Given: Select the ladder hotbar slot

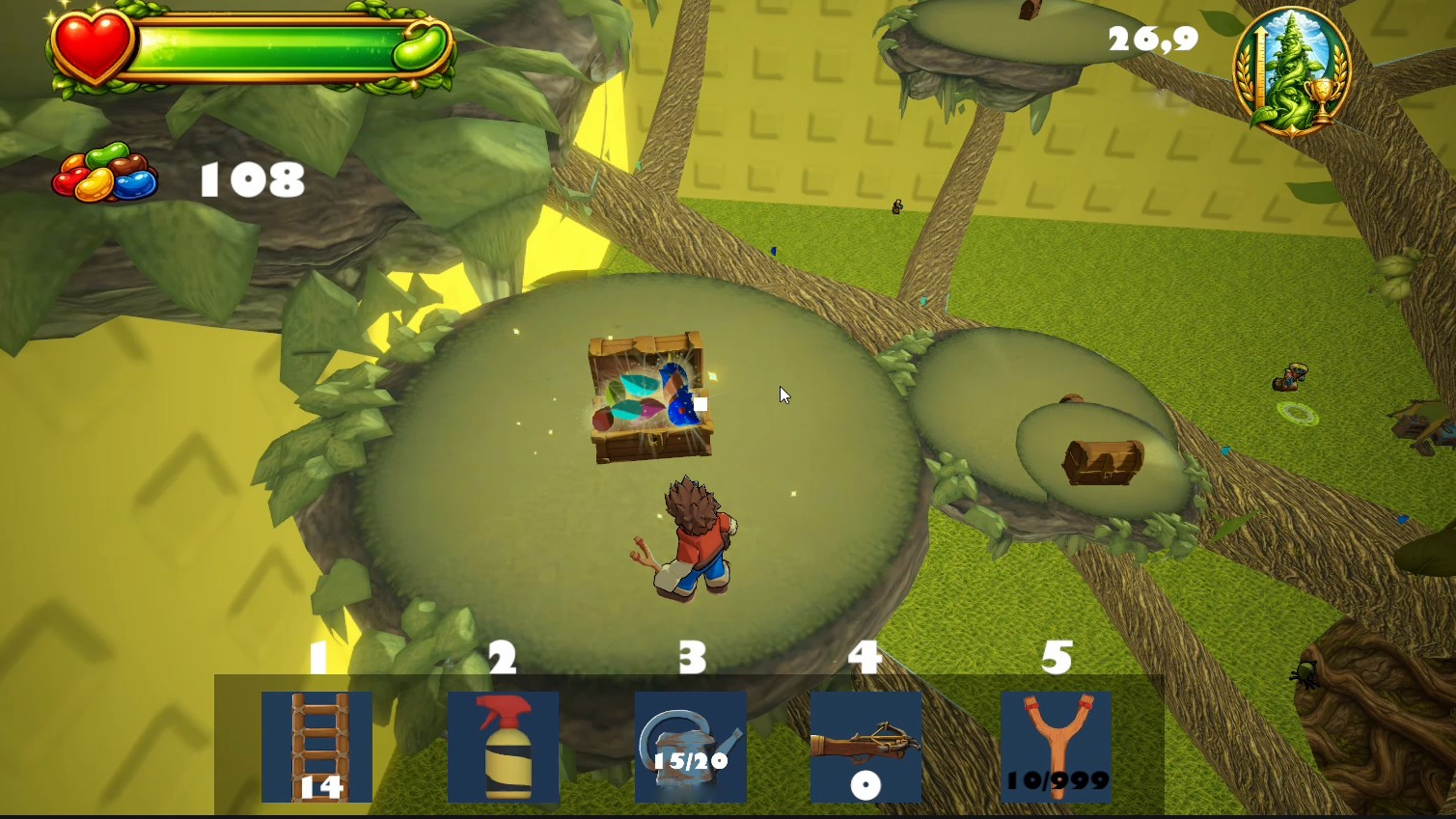Looking at the screenshot, I should point(316,747).
